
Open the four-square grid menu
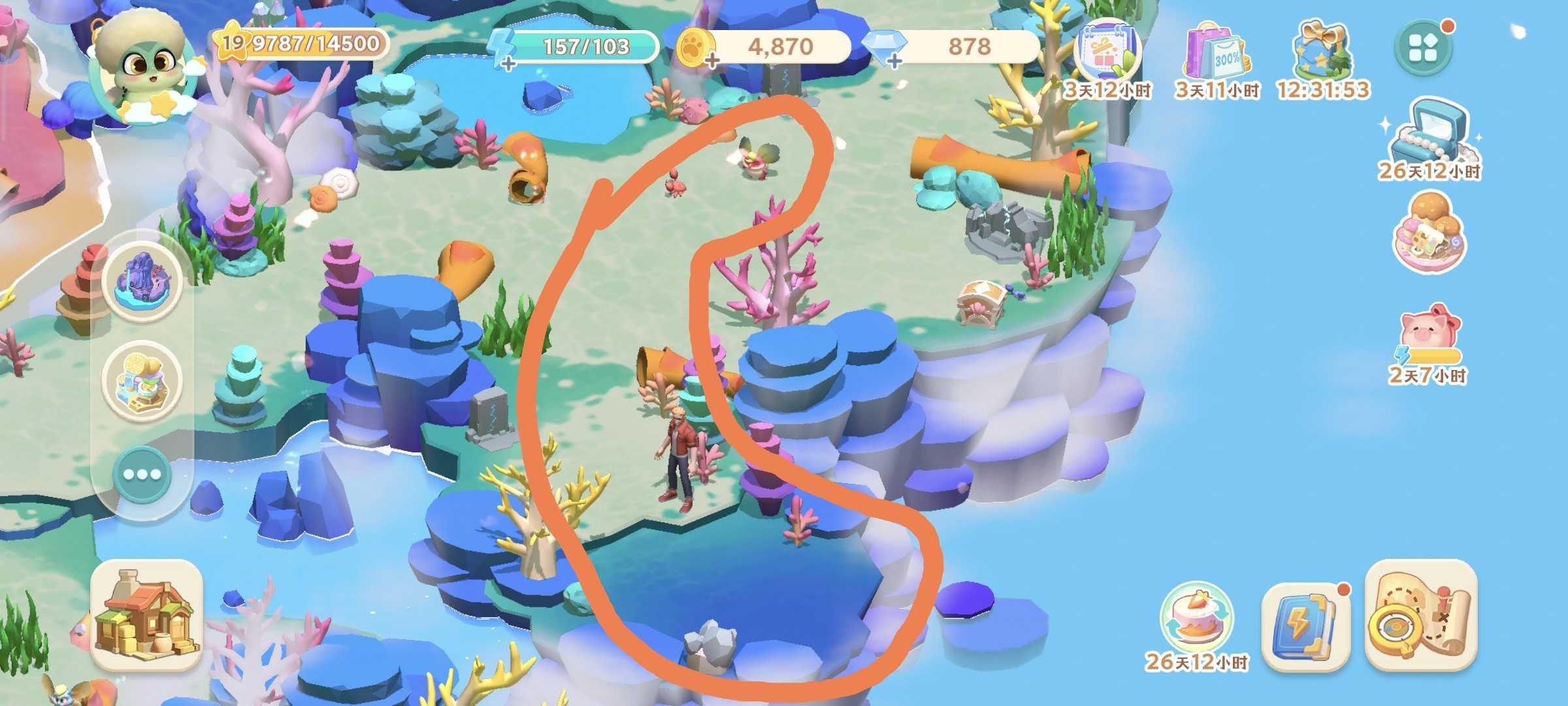[x=1423, y=47]
